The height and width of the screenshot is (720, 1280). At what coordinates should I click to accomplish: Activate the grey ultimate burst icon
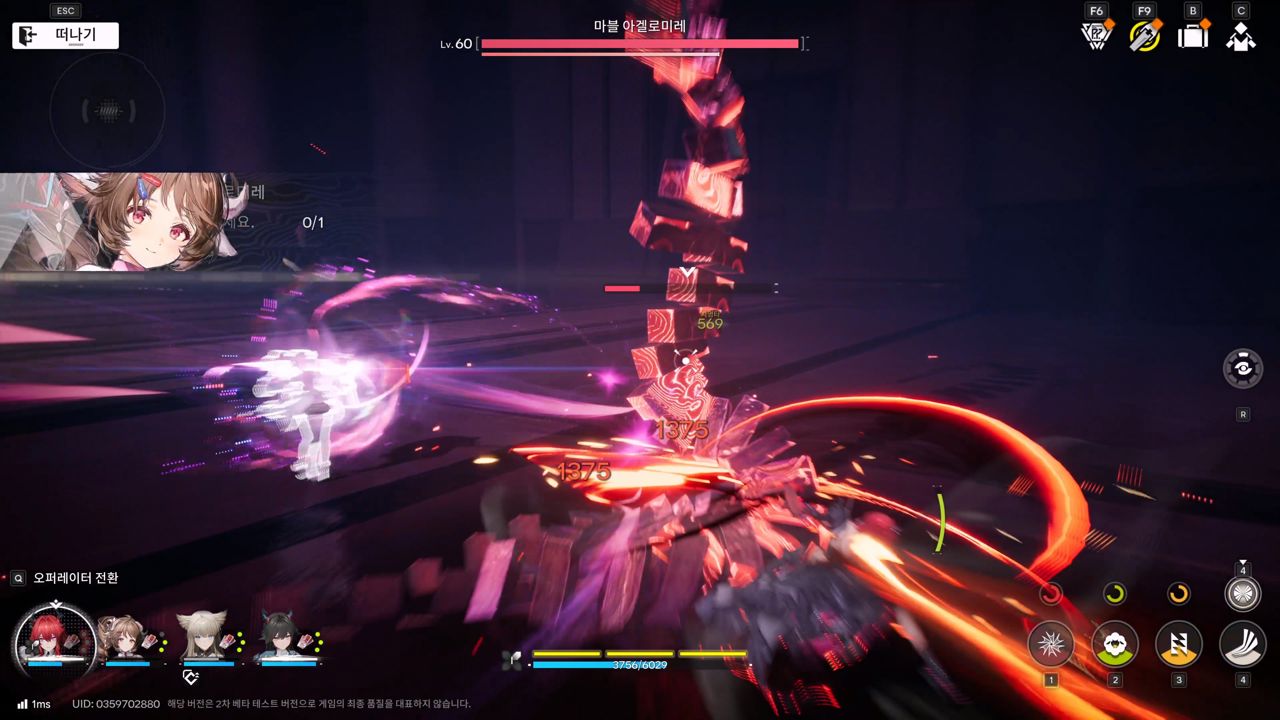tap(1243, 594)
